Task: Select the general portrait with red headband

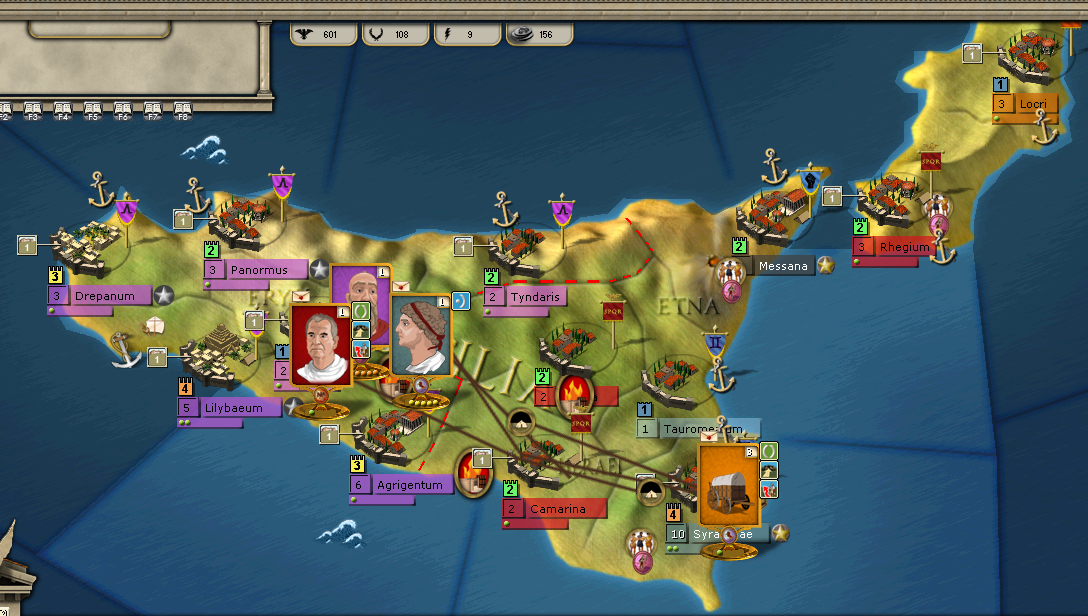Action: pyautogui.click(x=420, y=336)
